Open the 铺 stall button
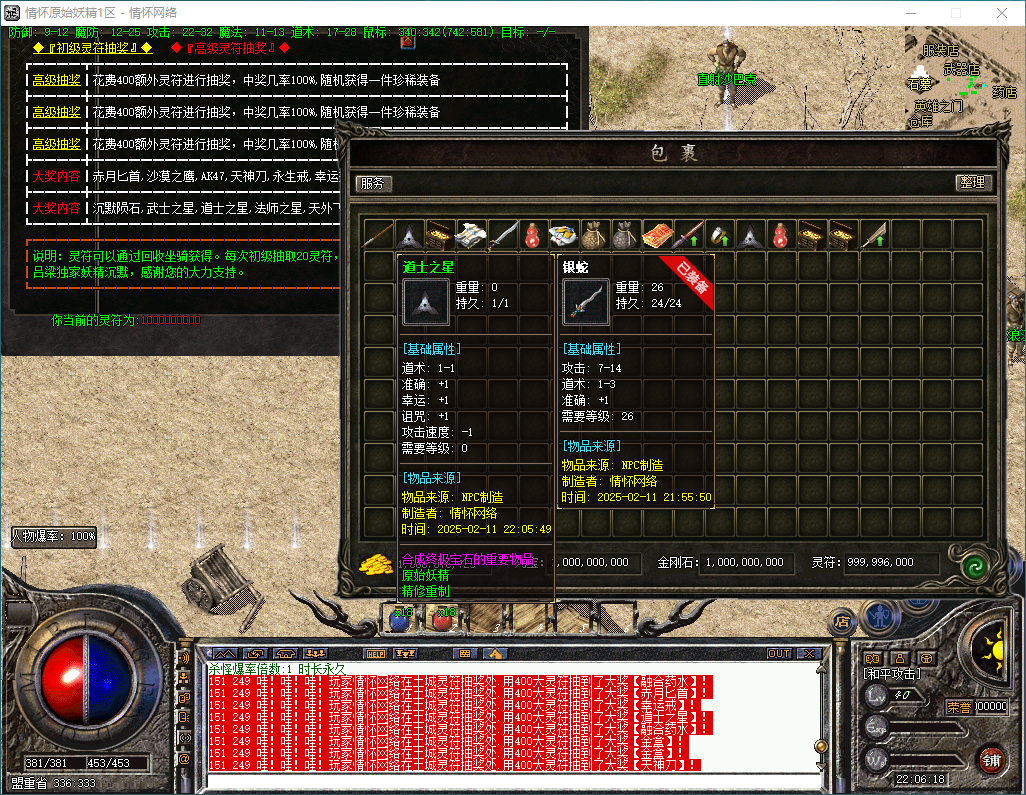Image resolution: width=1026 pixels, height=795 pixels. [991, 758]
